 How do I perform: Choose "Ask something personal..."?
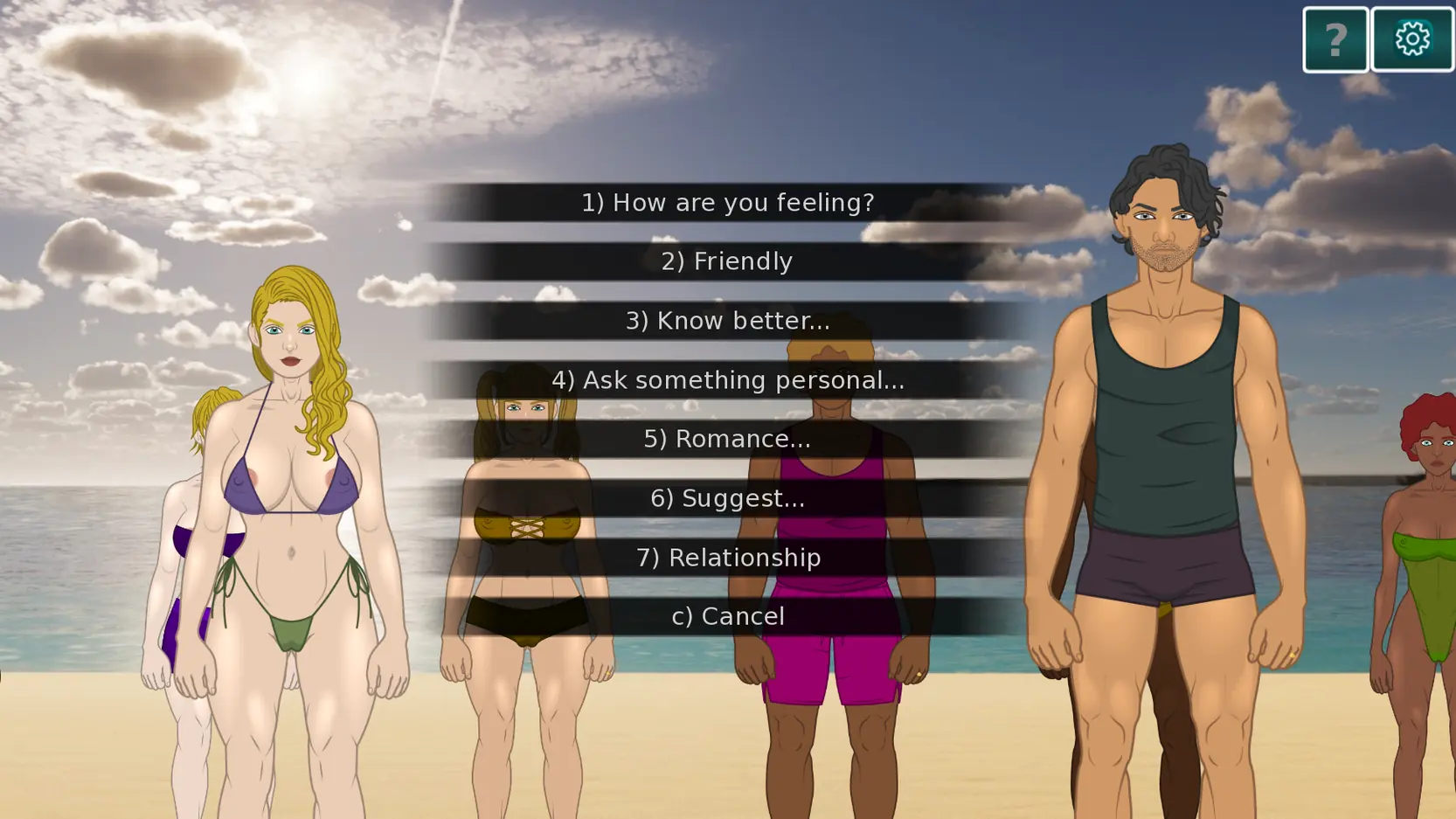click(727, 380)
